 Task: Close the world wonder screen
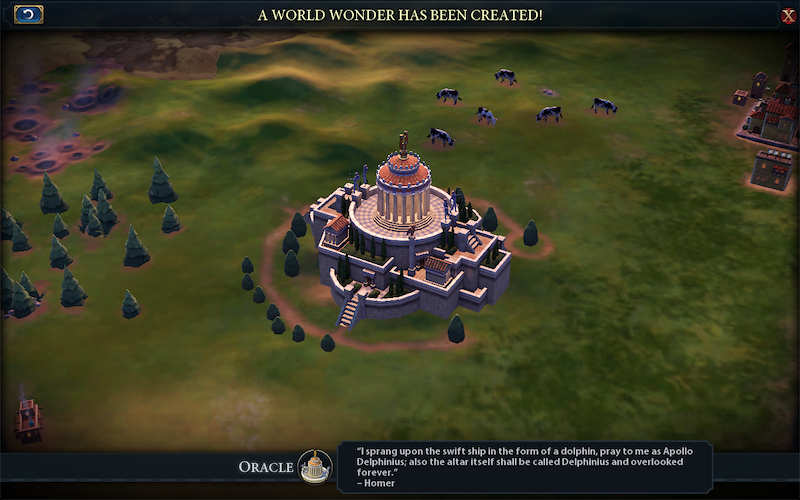click(788, 15)
